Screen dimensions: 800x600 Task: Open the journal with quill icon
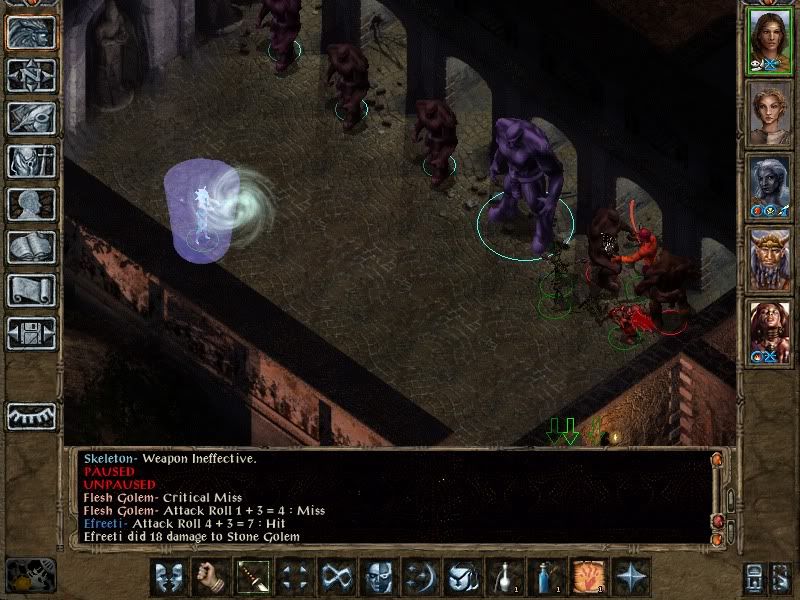(x=31, y=118)
